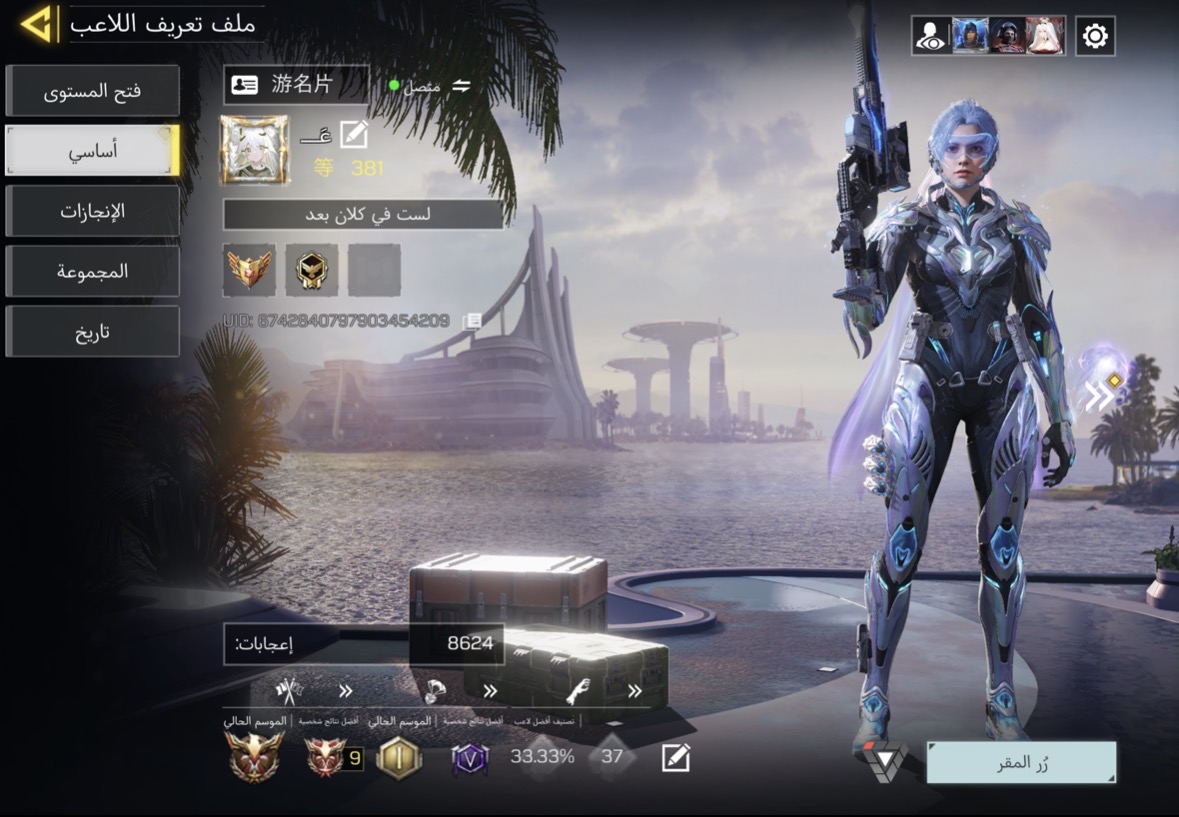Show the تاريخ tab
Screen dimensions: 1179x817
(92, 332)
